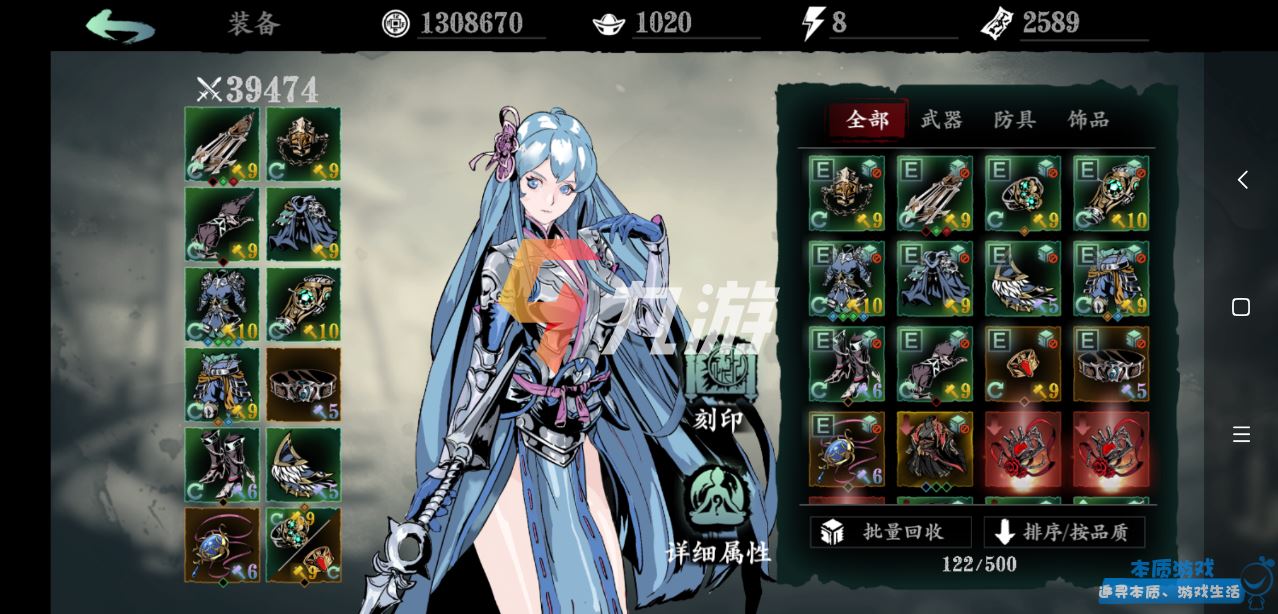Open the 武器 weapons tab
Image resolution: width=1278 pixels, height=614 pixels.
click(x=941, y=120)
